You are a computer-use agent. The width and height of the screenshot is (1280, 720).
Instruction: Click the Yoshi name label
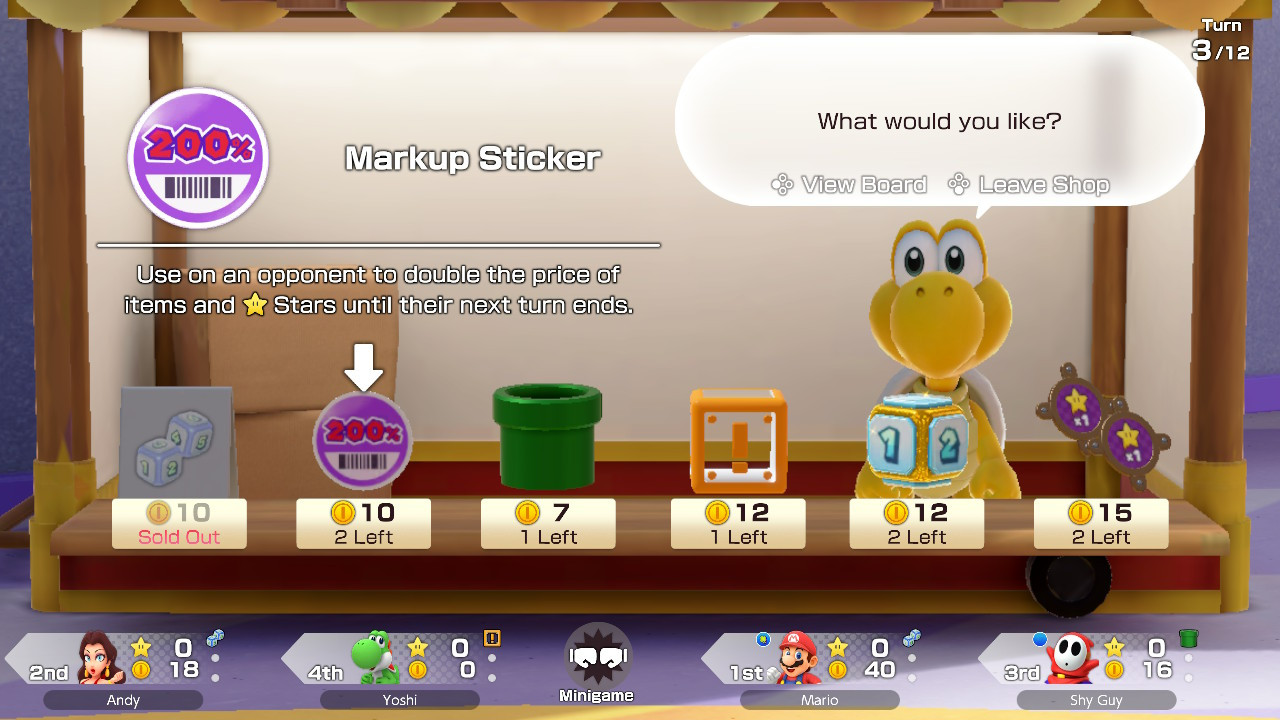coord(399,700)
